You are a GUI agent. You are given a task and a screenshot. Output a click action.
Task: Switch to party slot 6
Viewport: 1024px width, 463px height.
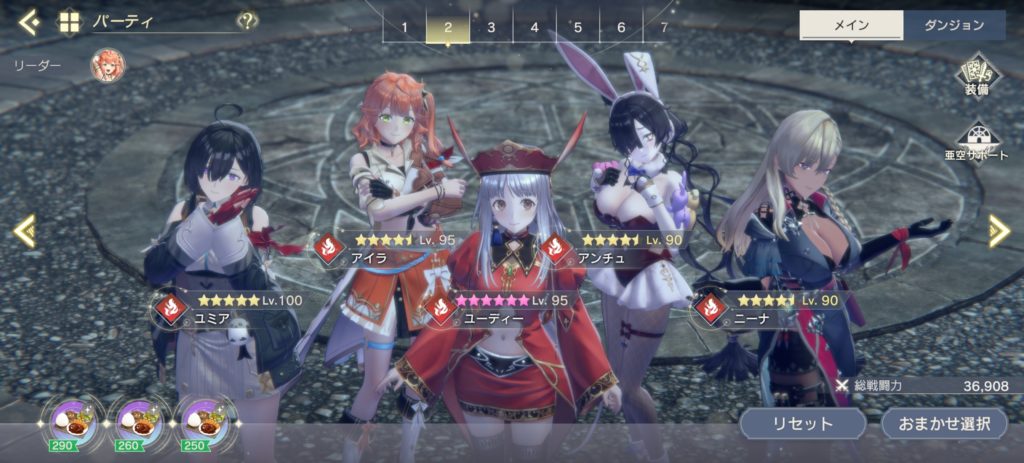621,27
